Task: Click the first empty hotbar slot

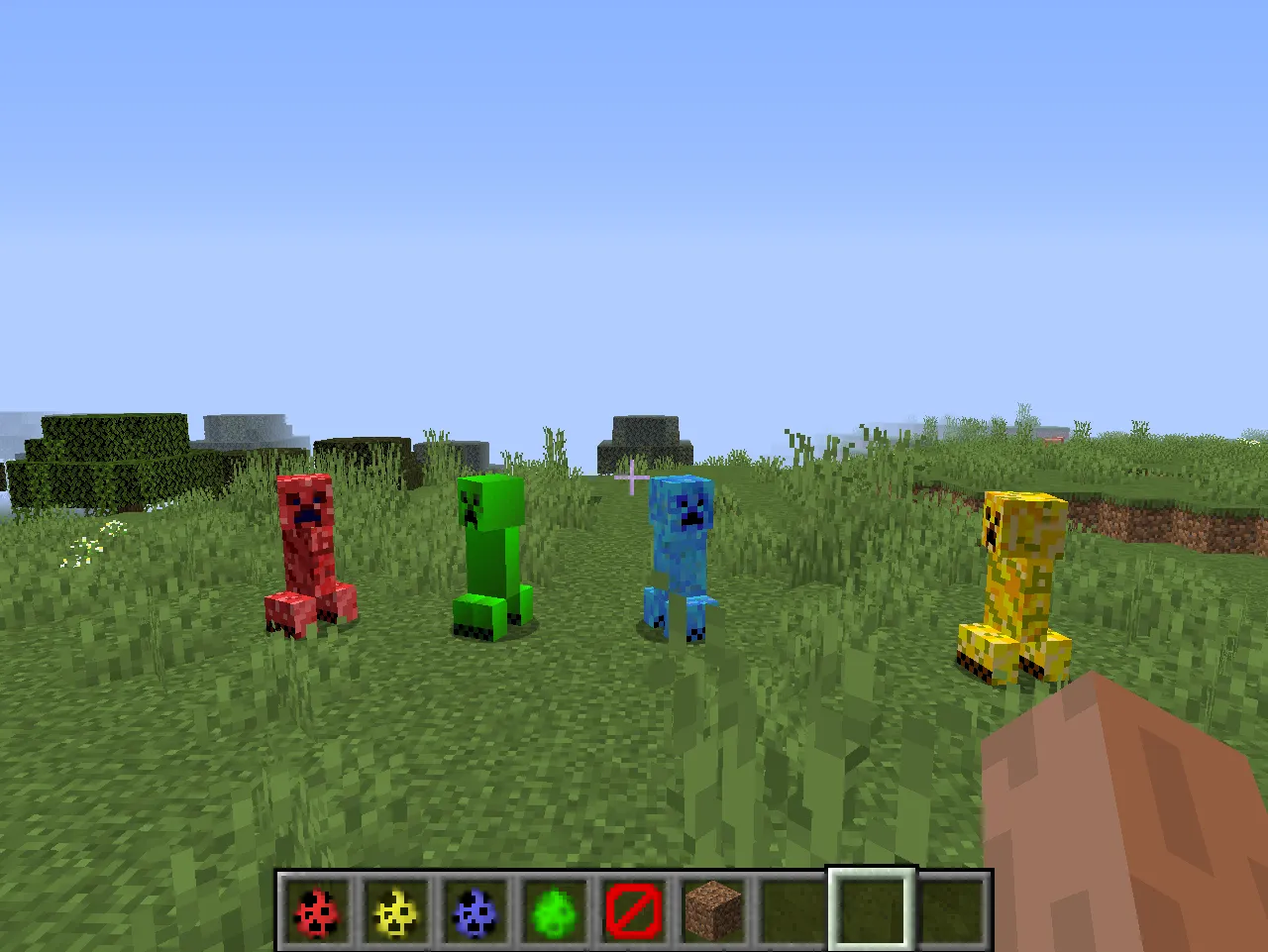Action: (x=792, y=913)
